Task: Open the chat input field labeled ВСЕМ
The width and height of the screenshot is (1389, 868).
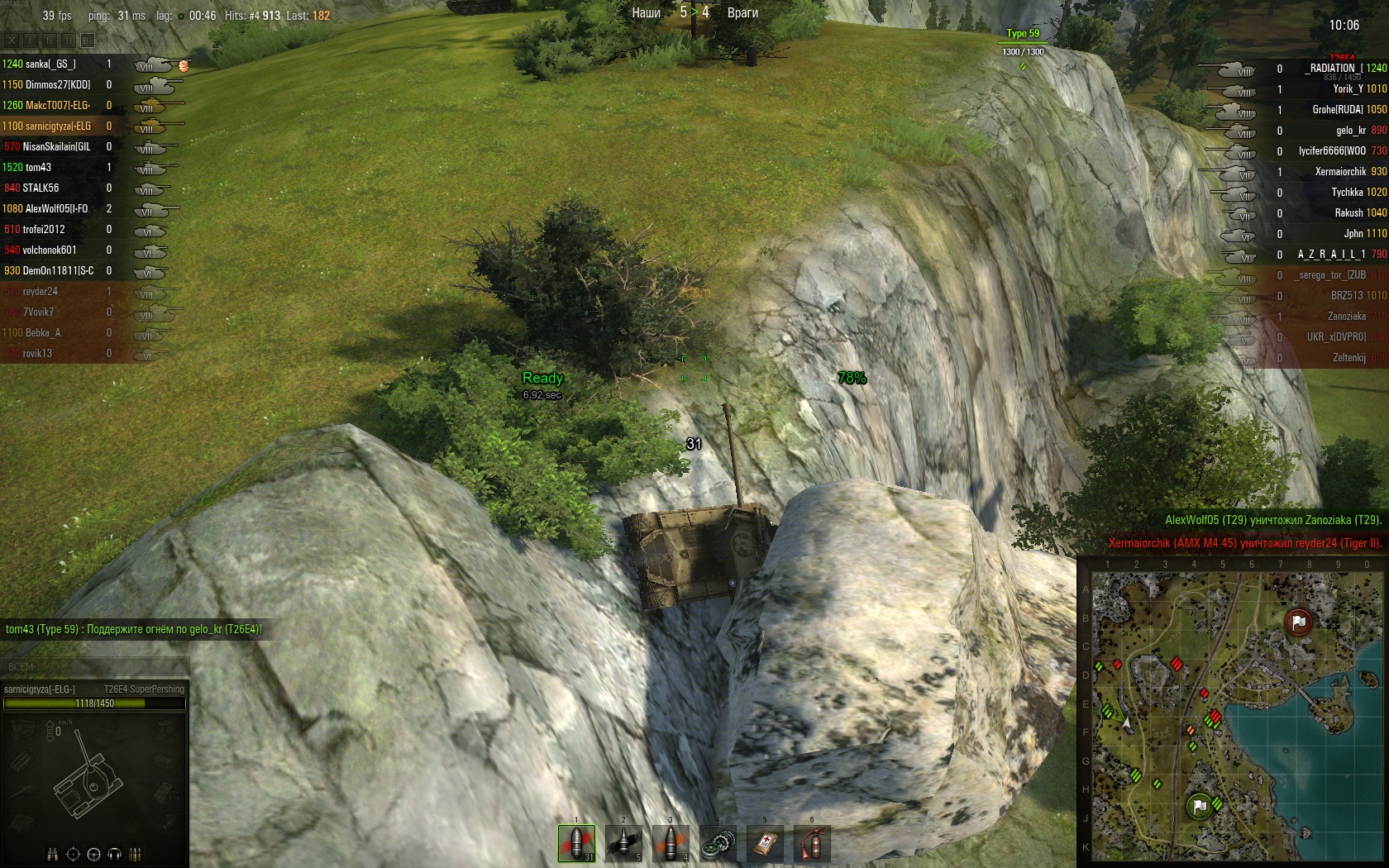Action: point(94,666)
